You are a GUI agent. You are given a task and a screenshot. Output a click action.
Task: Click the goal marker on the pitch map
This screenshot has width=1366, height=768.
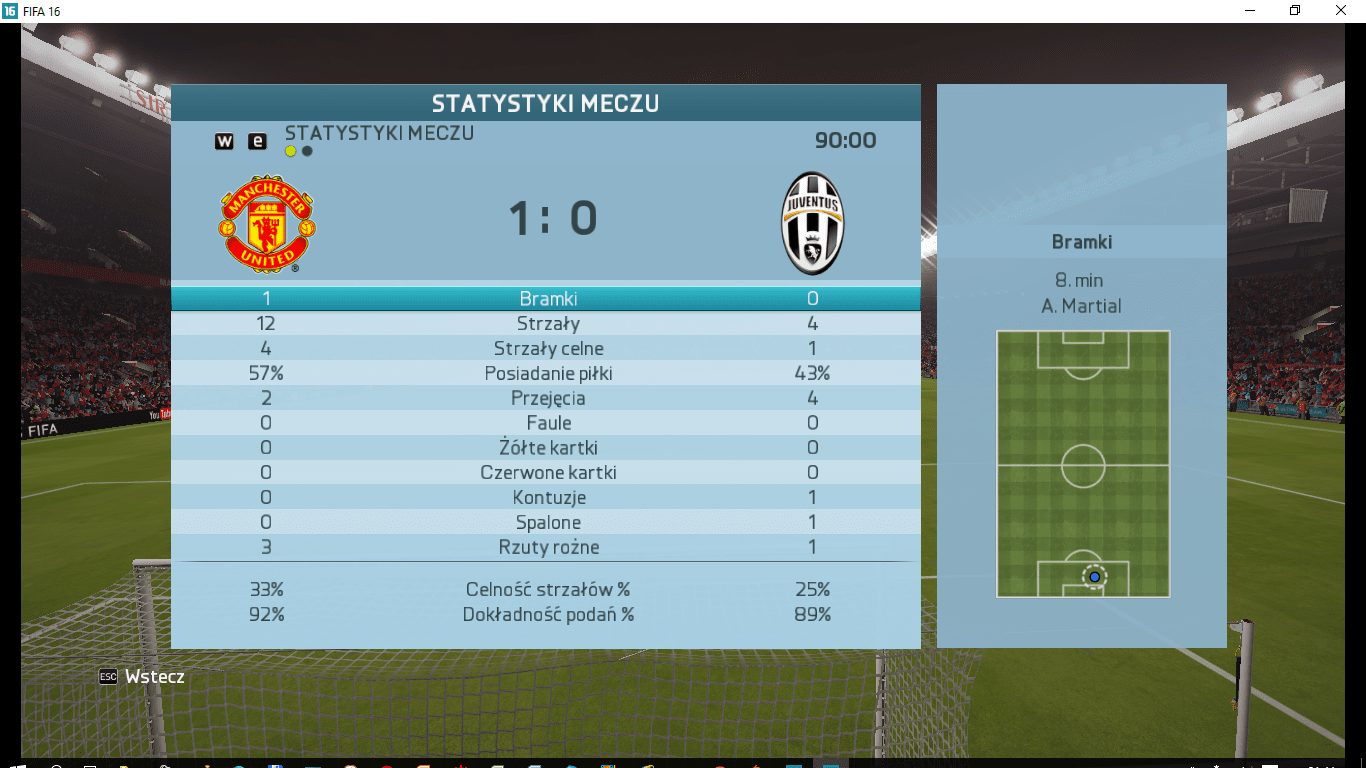pos(1094,577)
